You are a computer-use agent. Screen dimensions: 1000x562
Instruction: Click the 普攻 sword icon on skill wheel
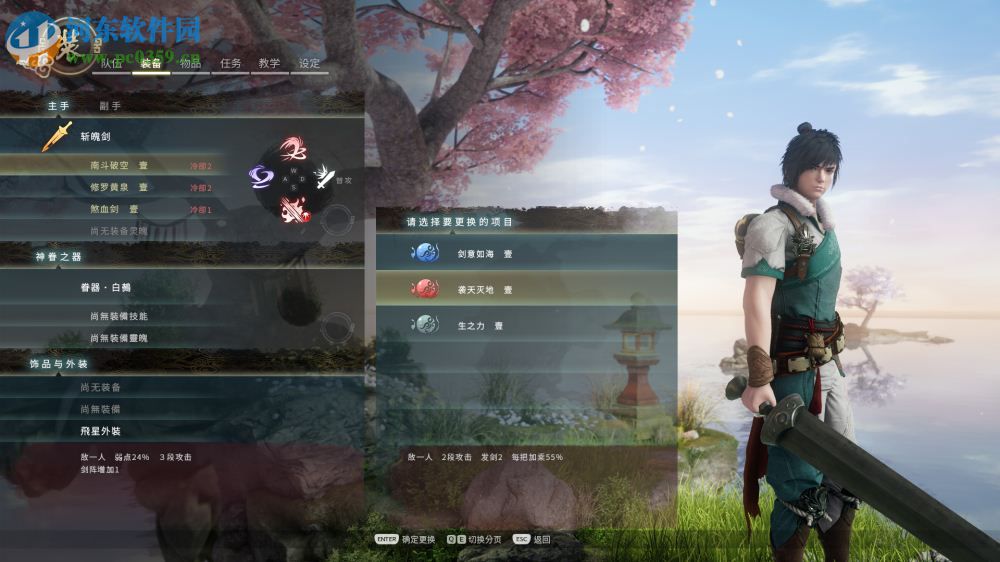click(324, 179)
